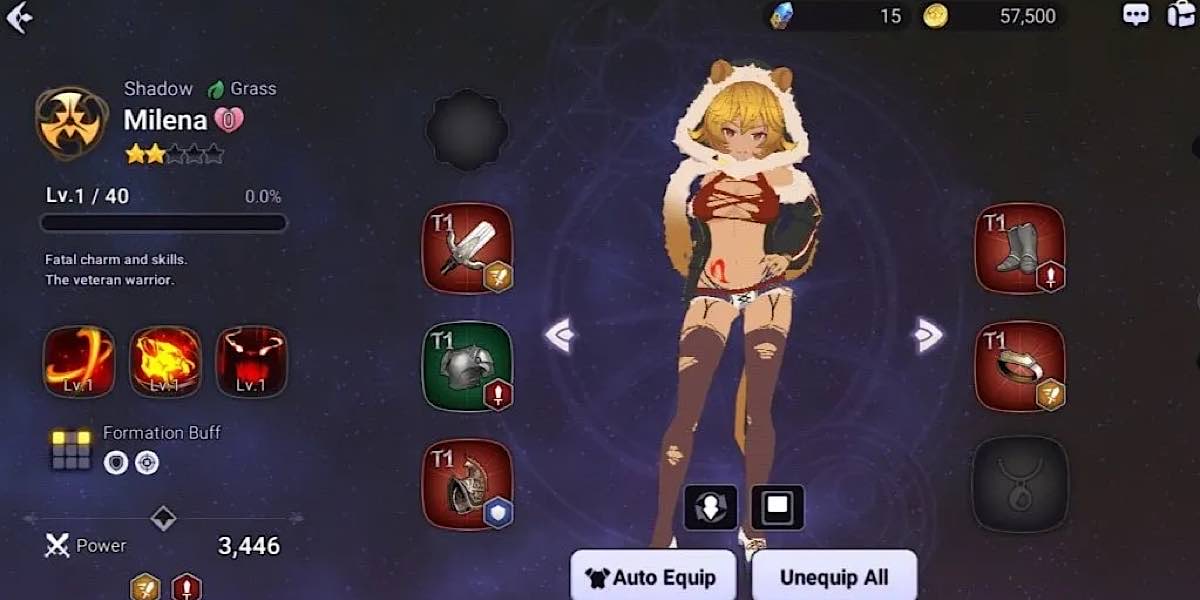The image size is (1200, 600).
Task: View the fire ring swirl skill
Action: 79,361
